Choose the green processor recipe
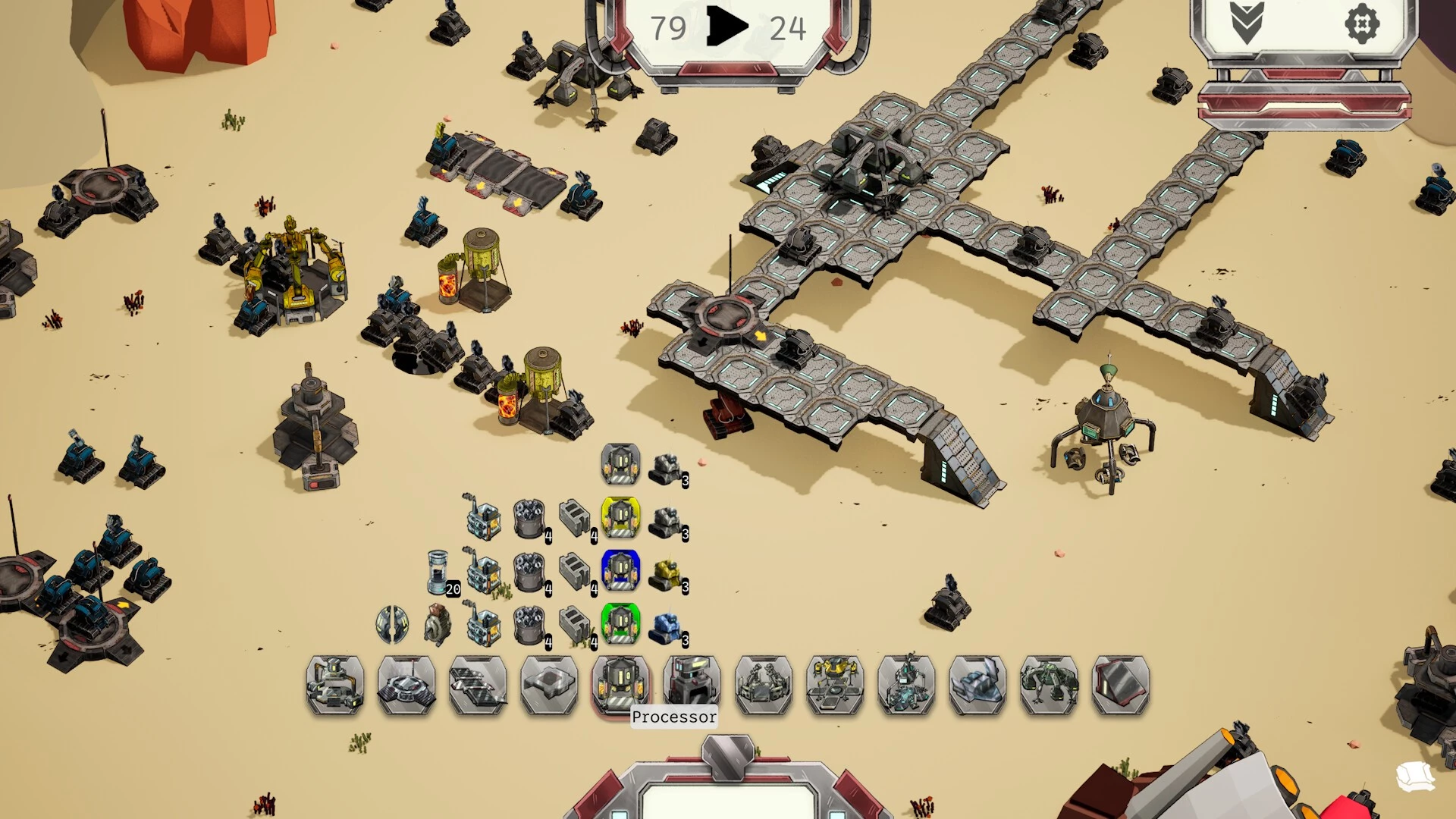 point(620,623)
